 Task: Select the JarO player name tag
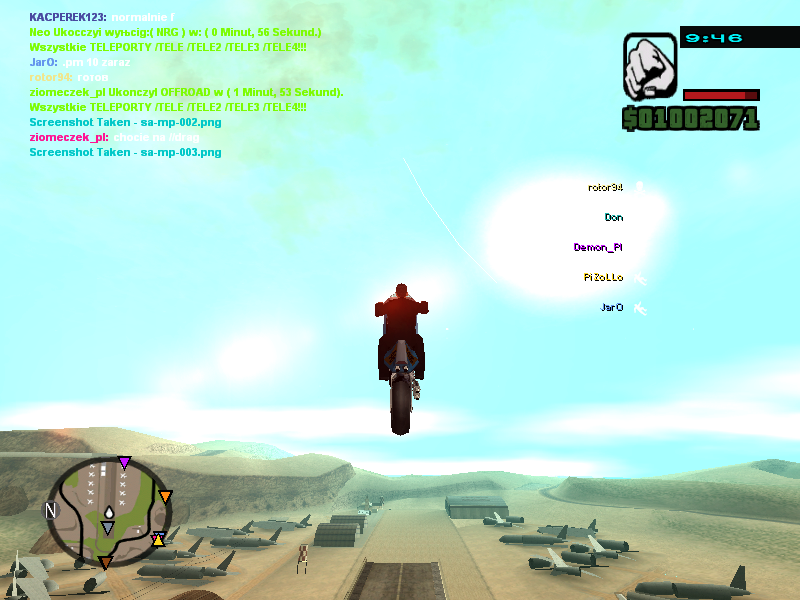tap(612, 307)
